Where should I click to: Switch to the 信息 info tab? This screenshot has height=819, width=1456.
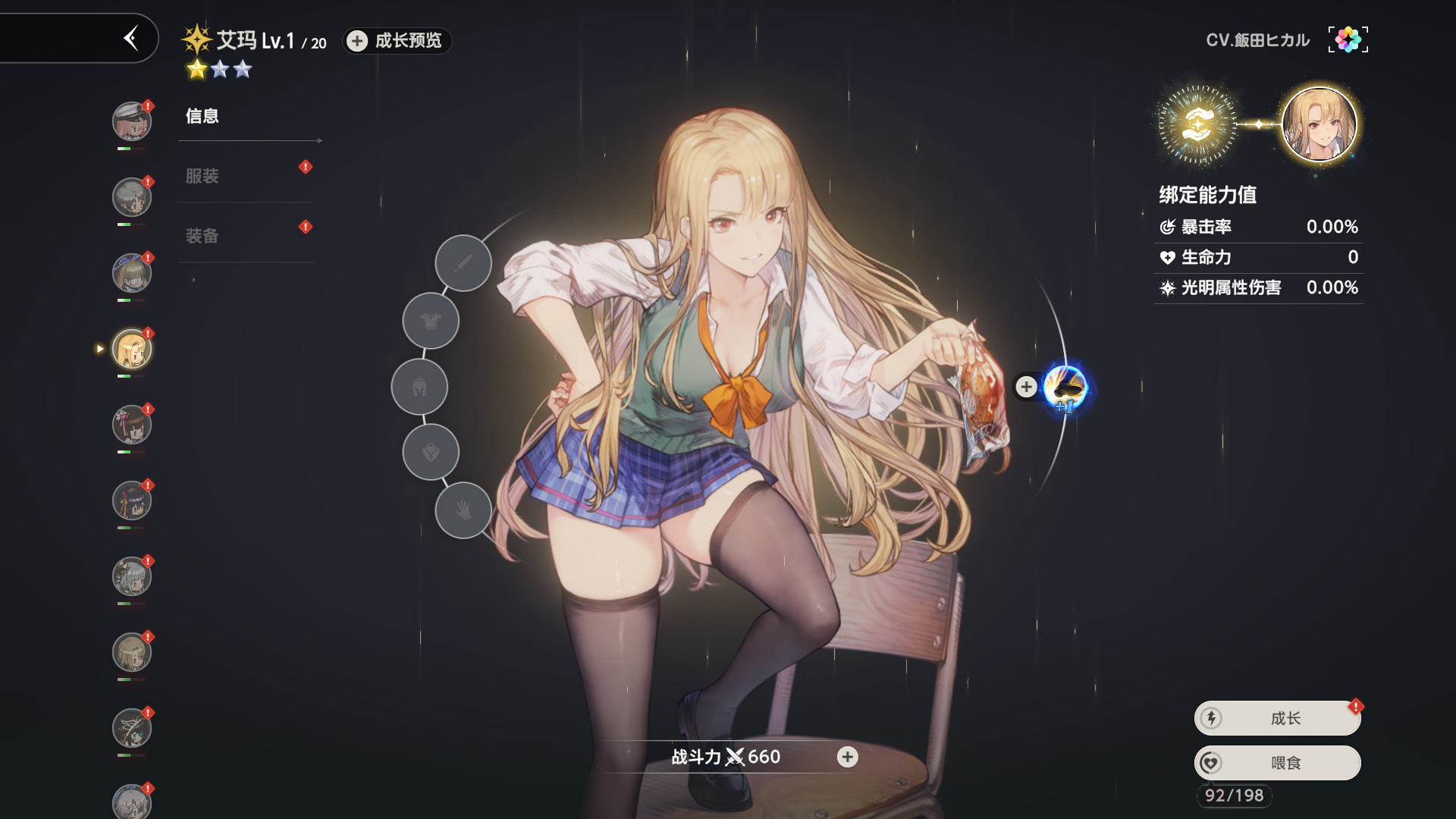pyautogui.click(x=202, y=116)
